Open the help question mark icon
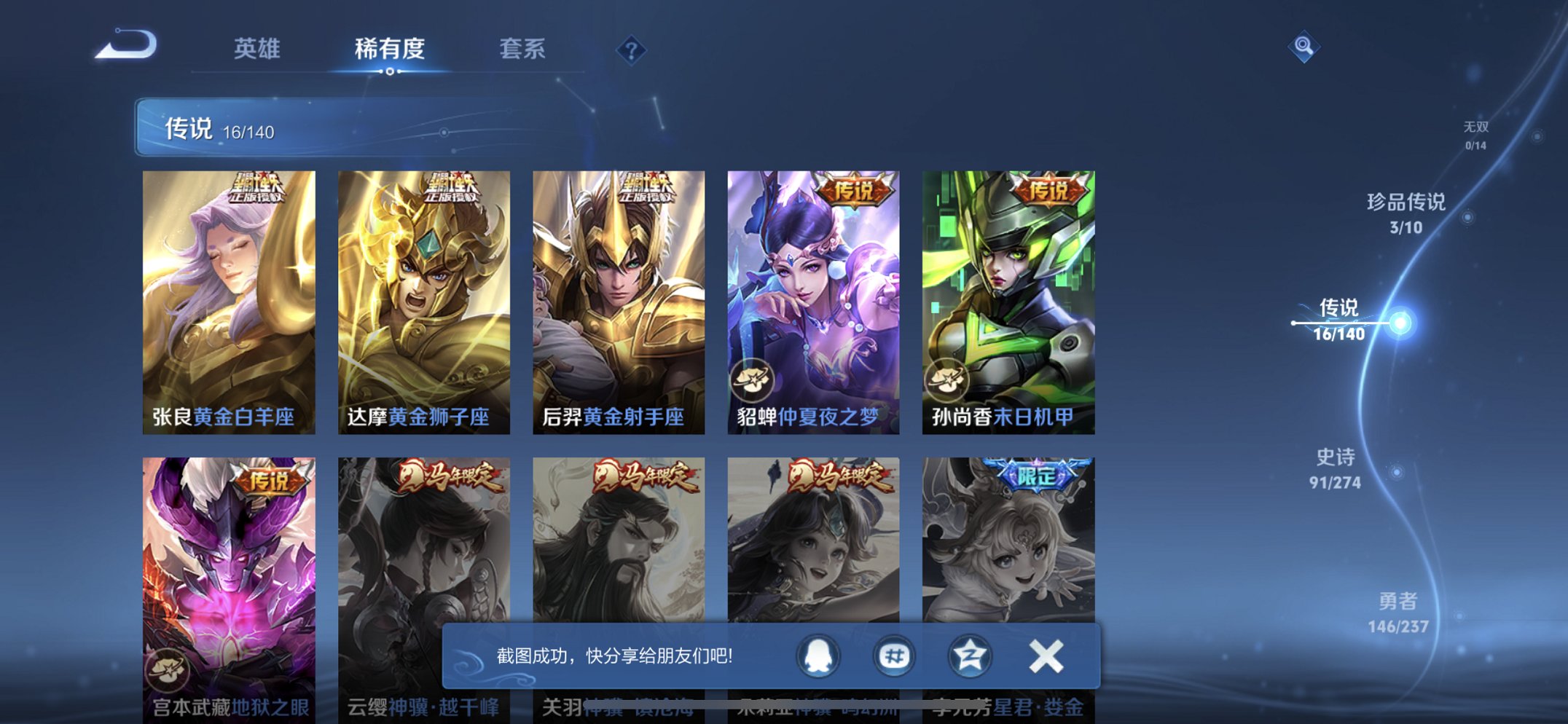 pos(631,50)
